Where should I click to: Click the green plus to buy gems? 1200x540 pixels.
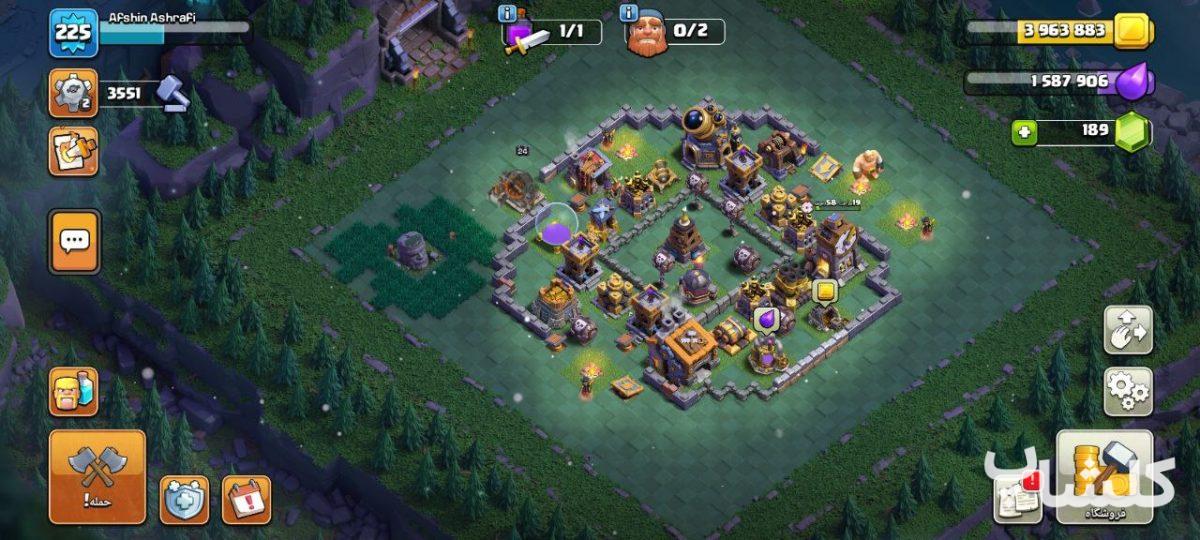(1024, 132)
